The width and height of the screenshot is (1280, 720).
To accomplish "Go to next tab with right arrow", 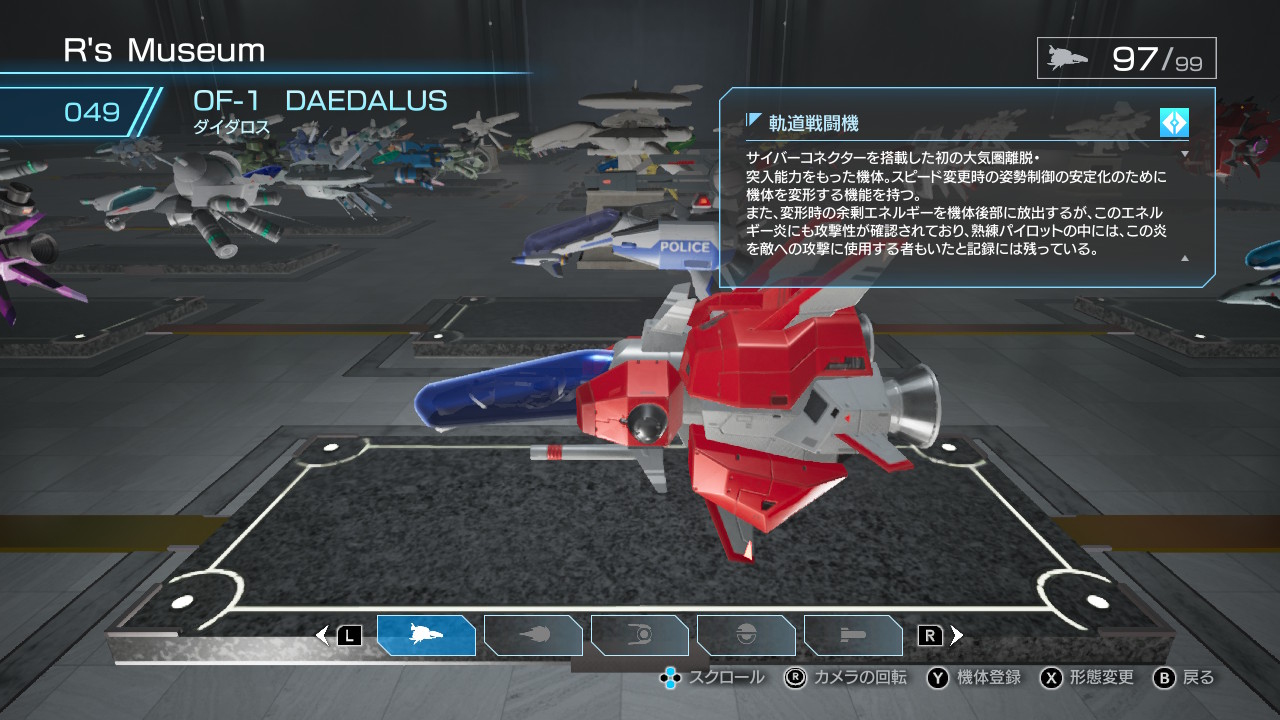I will pyautogui.click(x=957, y=635).
